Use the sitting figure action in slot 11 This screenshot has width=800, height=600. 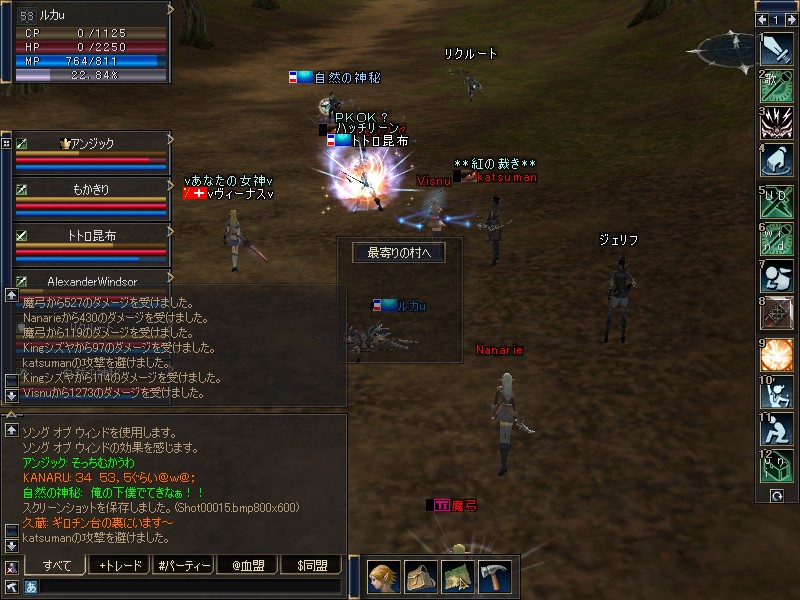coord(776,430)
